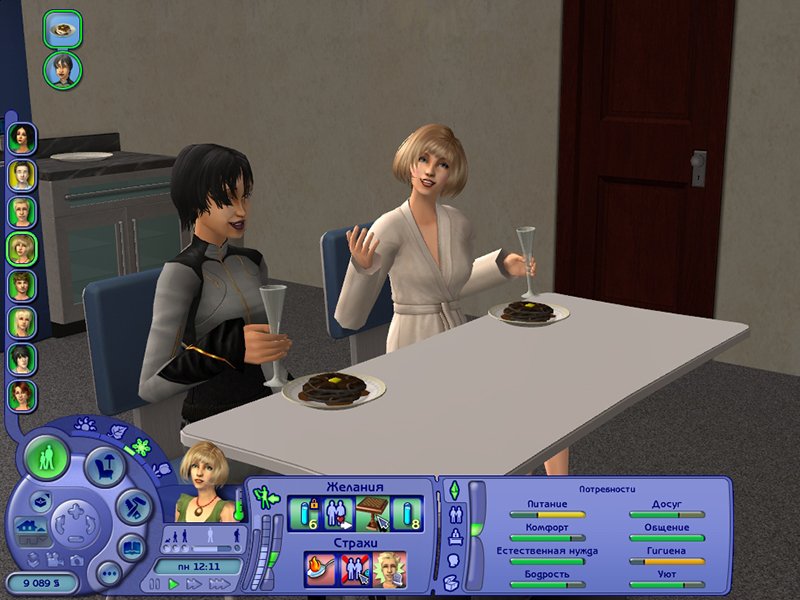Click the kitchen fire fear icon
This screenshot has width=800, height=600.
point(319,567)
